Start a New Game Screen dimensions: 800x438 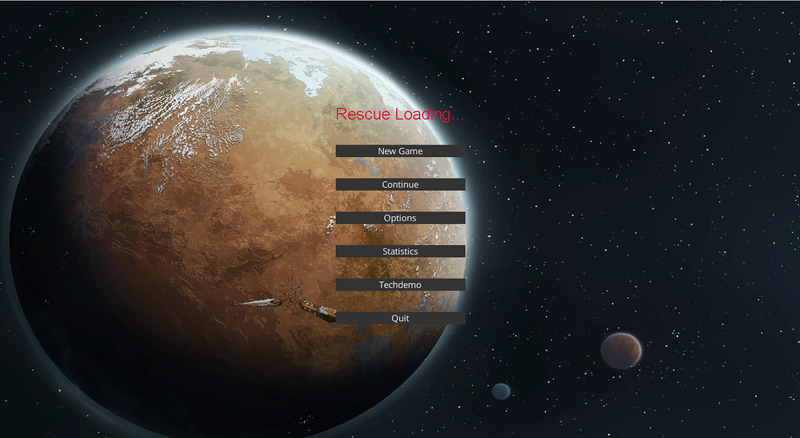(400, 151)
